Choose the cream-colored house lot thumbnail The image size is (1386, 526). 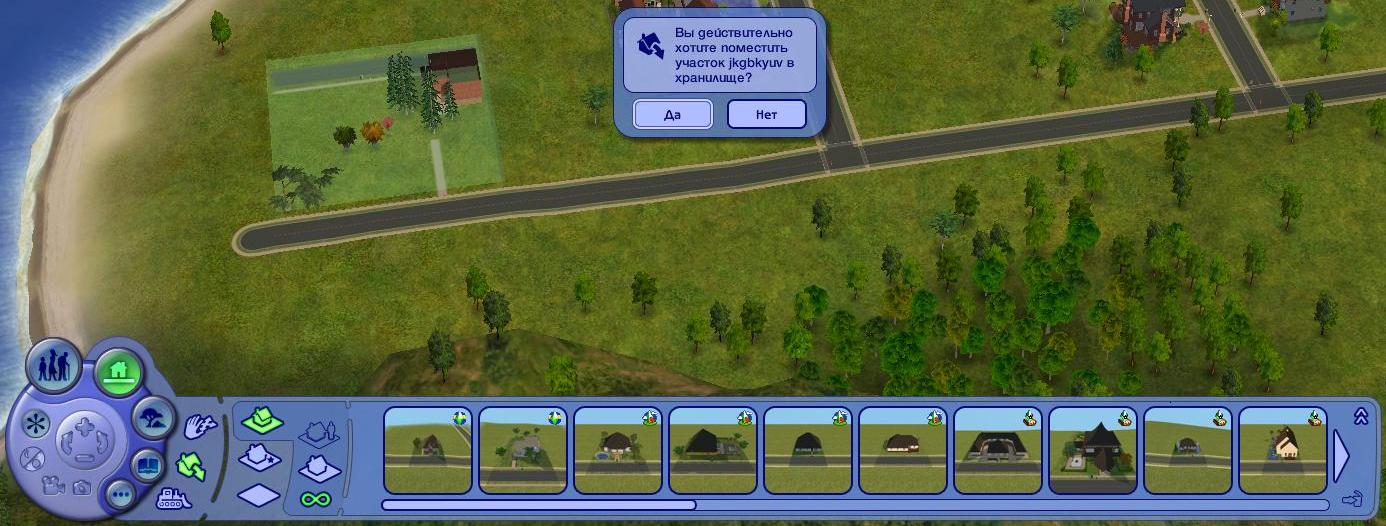tap(1283, 450)
